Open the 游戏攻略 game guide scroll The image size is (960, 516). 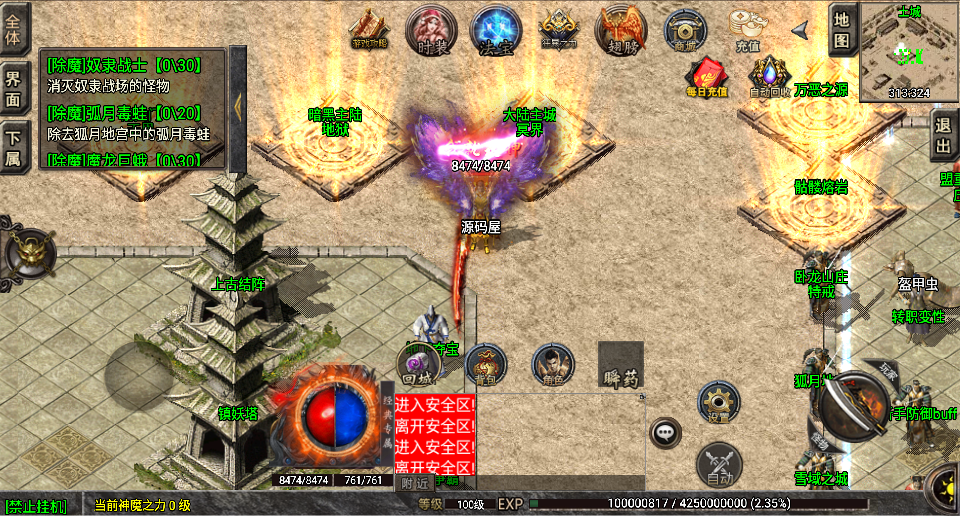click(x=369, y=29)
